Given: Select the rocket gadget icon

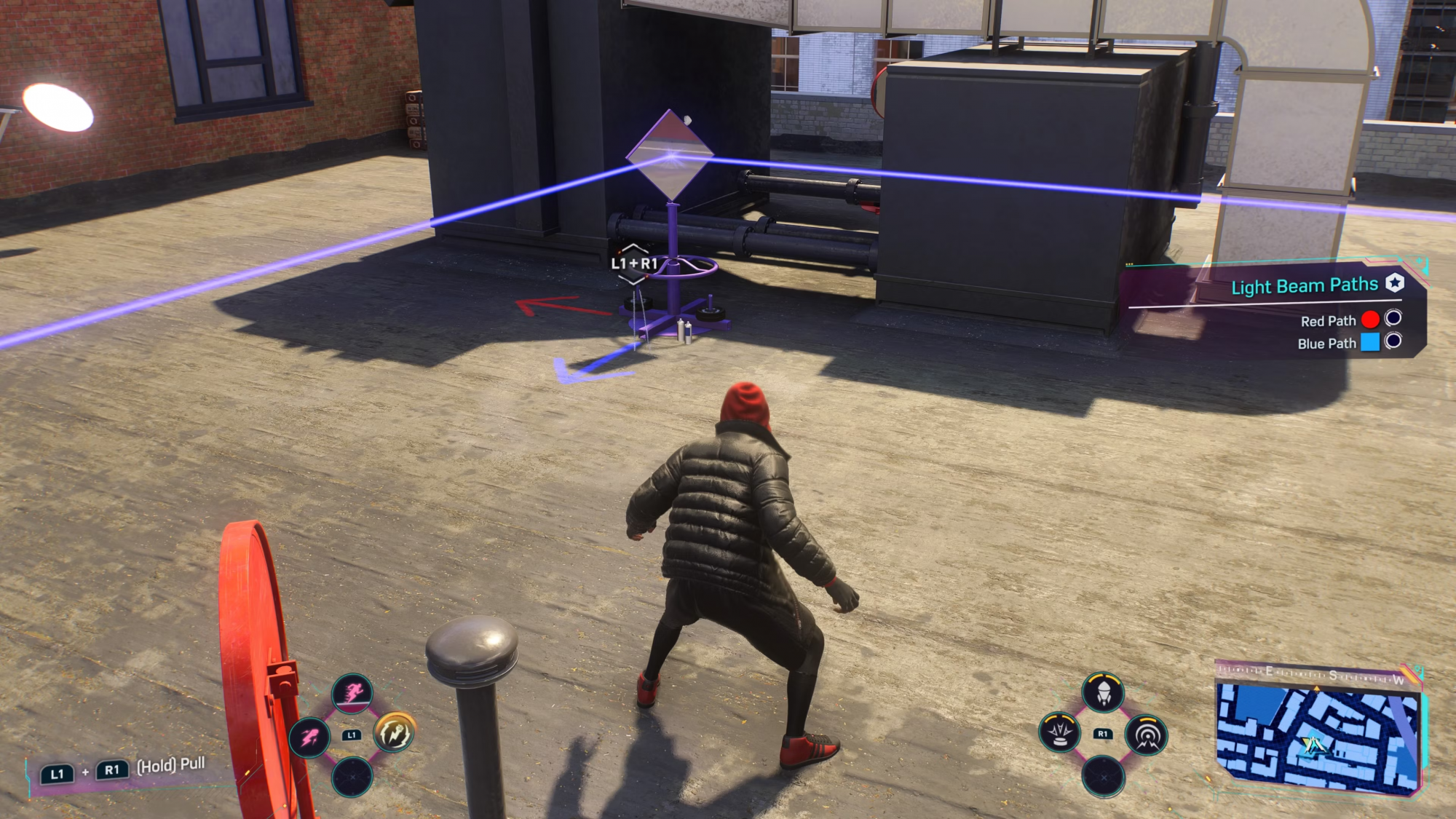Looking at the screenshot, I should [1103, 692].
